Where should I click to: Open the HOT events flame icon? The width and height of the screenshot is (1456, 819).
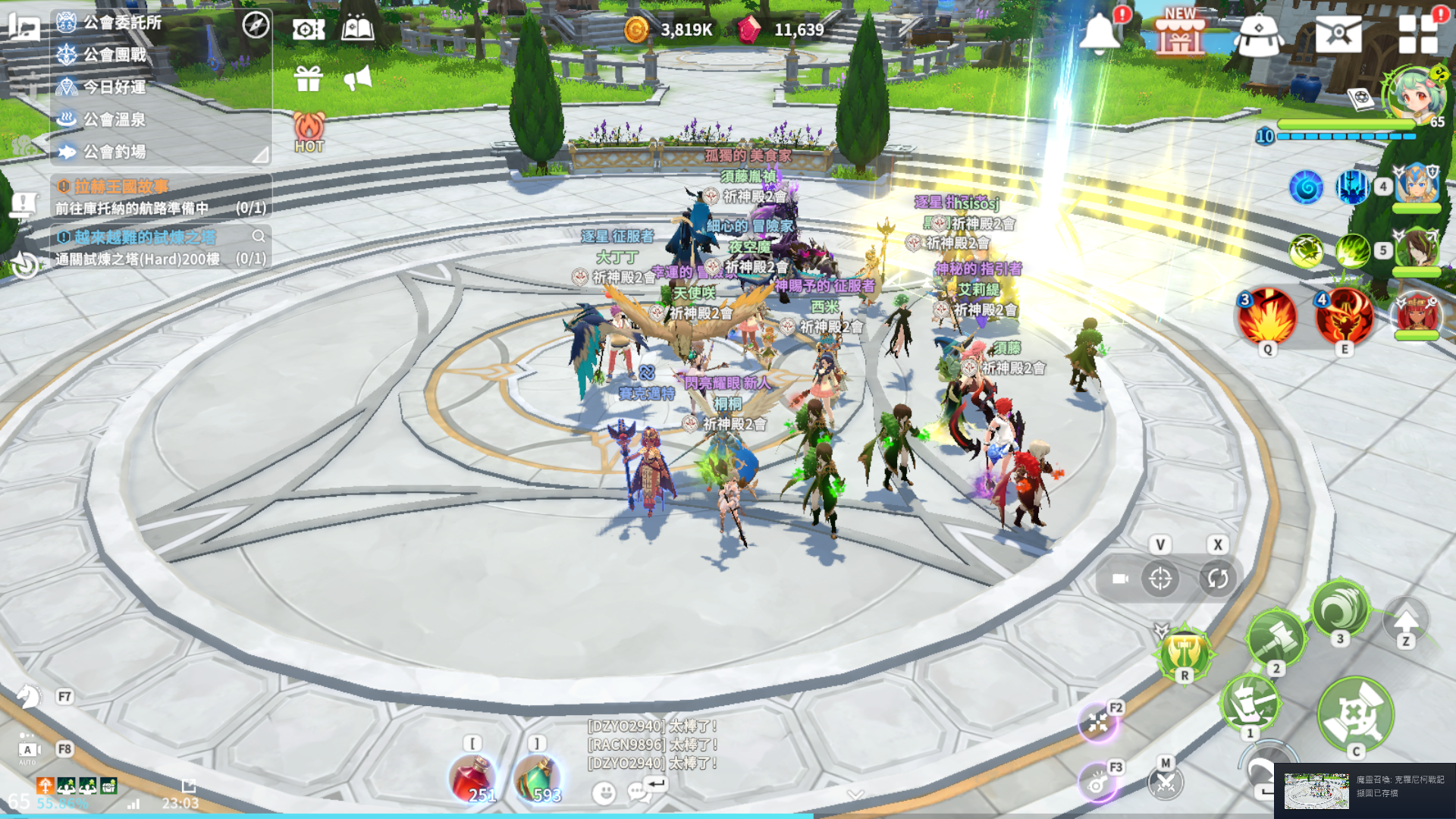[x=309, y=130]
